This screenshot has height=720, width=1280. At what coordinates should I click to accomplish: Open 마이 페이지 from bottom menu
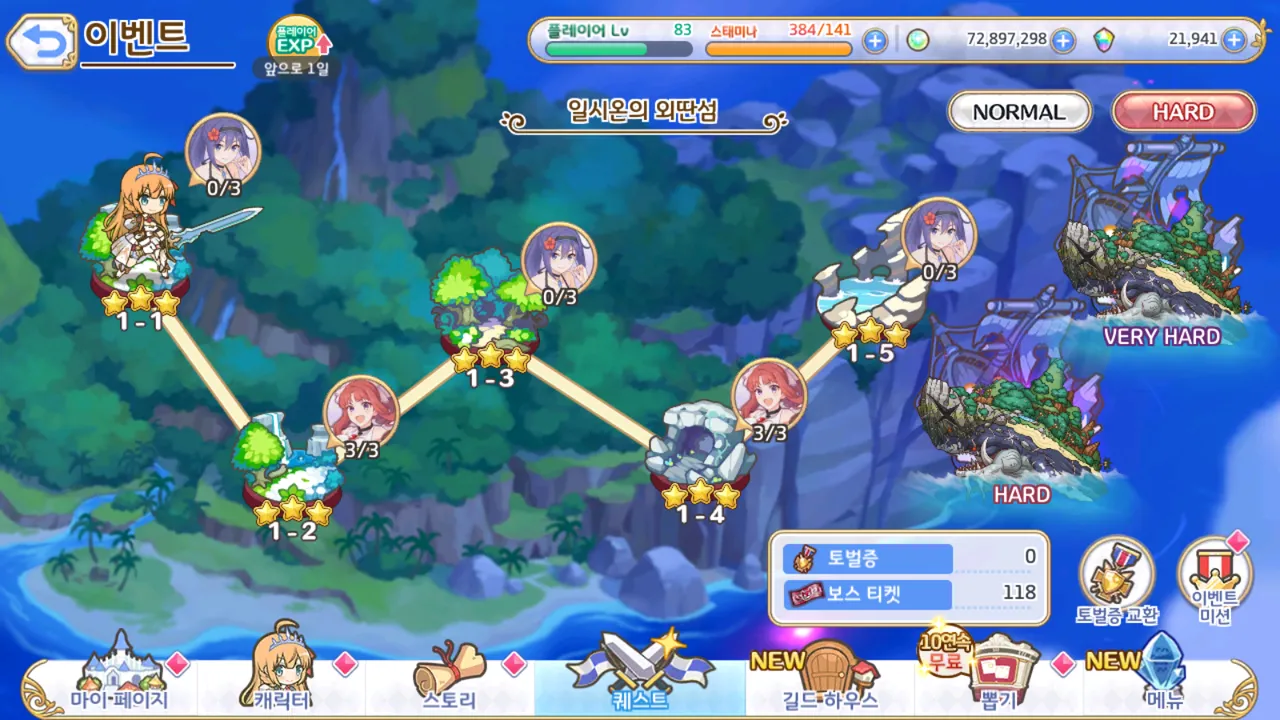coord(120,682)
